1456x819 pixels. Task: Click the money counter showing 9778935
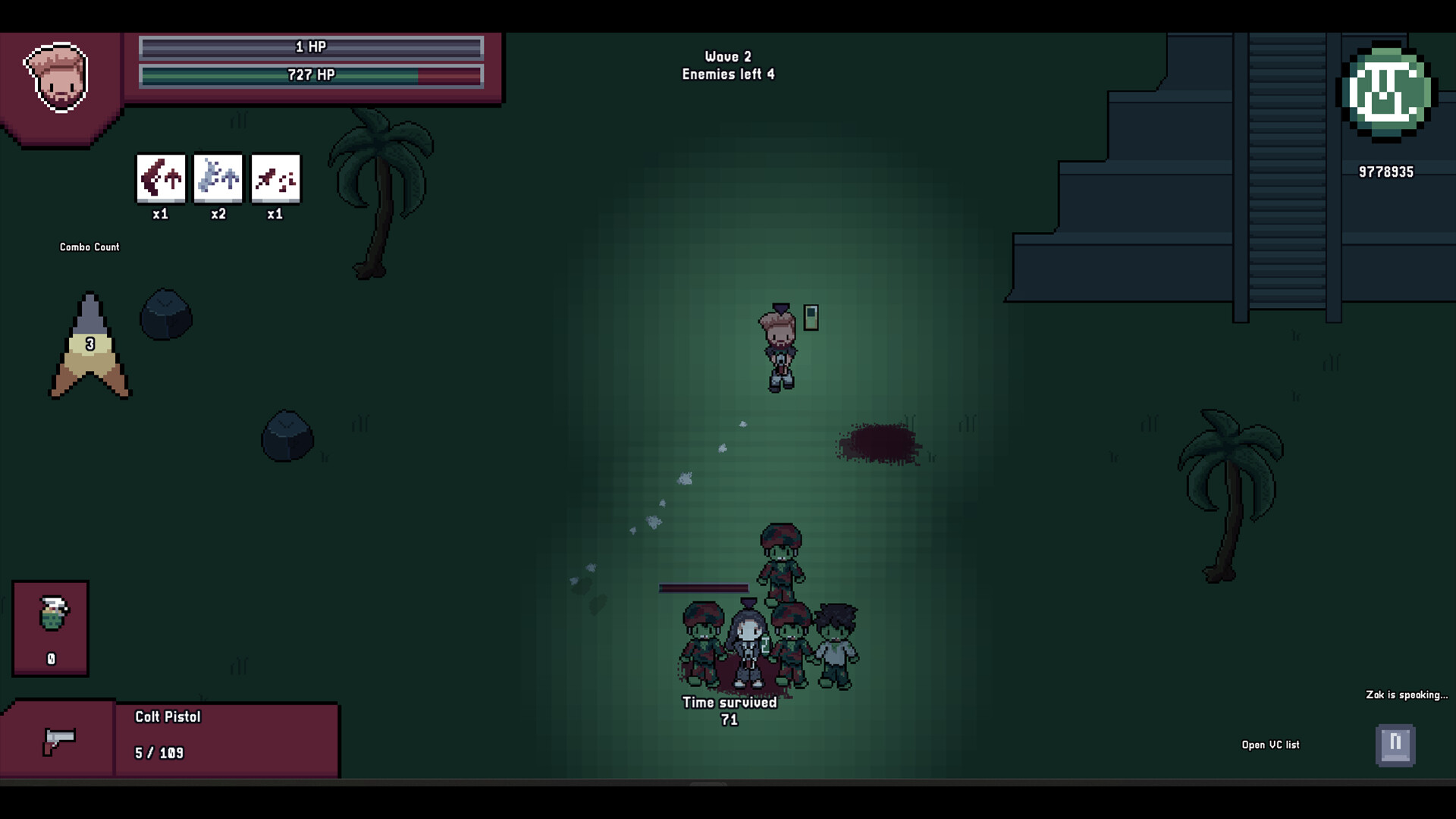(x=1386, y=171)
